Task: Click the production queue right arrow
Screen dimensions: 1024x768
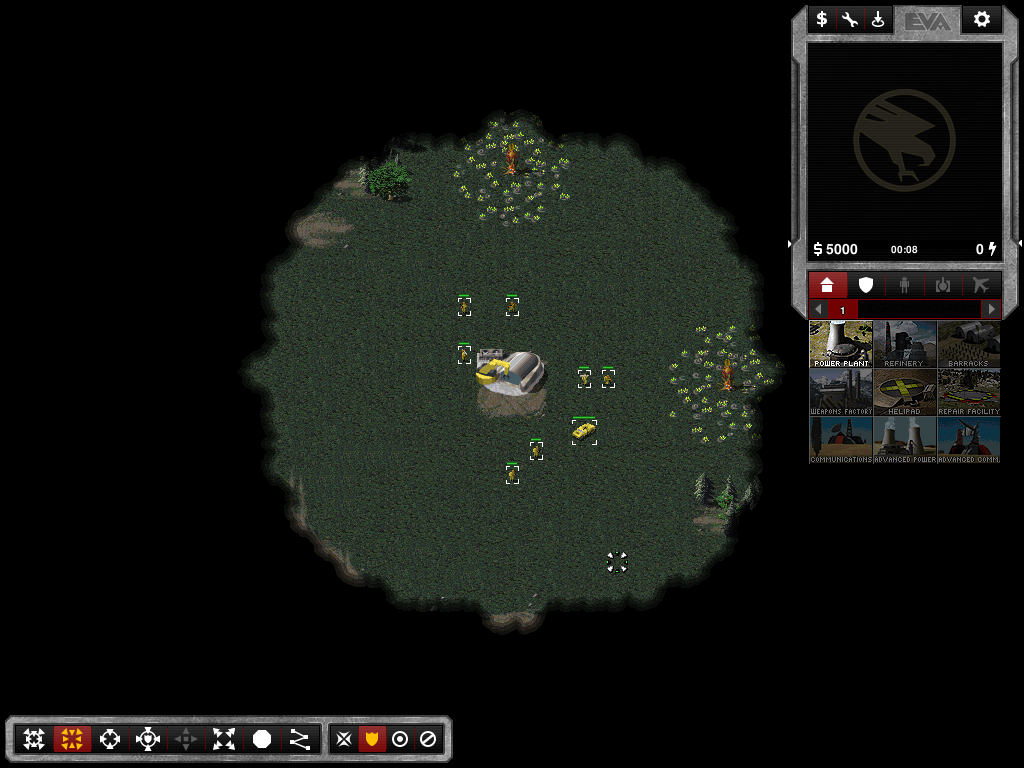Action: pos(991,310)
